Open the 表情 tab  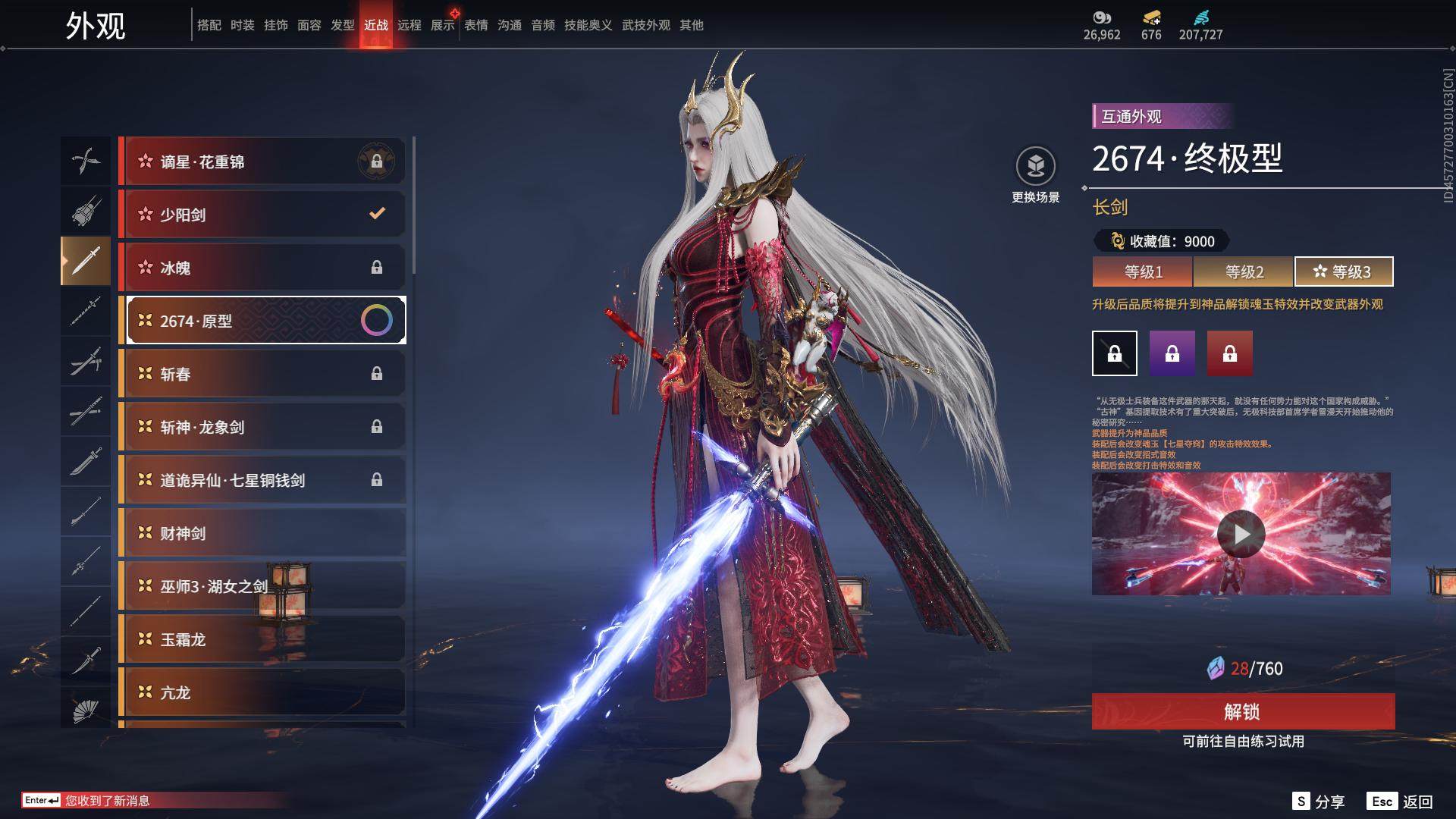476,25
